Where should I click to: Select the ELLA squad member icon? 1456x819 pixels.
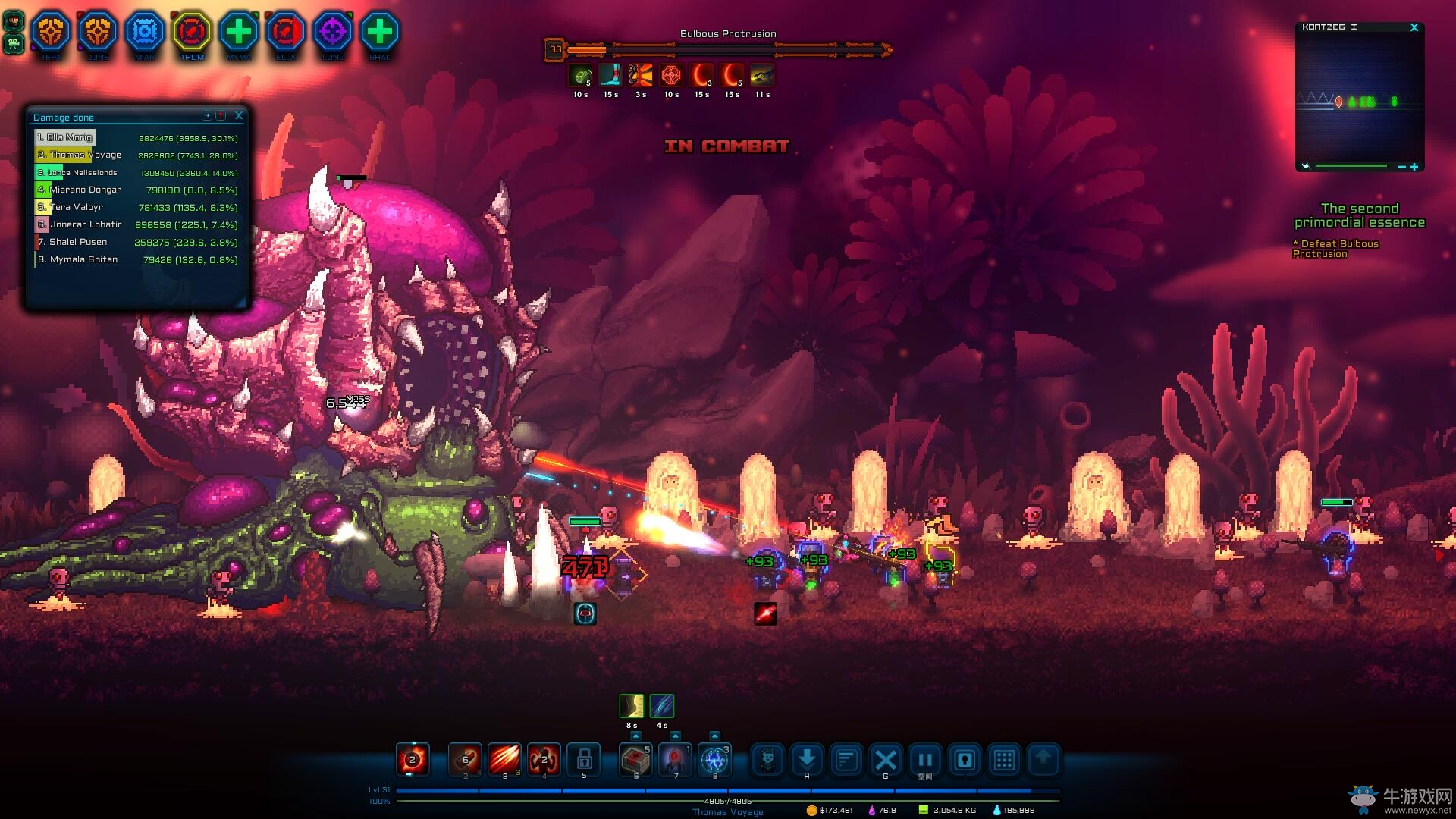click(286, 33)
